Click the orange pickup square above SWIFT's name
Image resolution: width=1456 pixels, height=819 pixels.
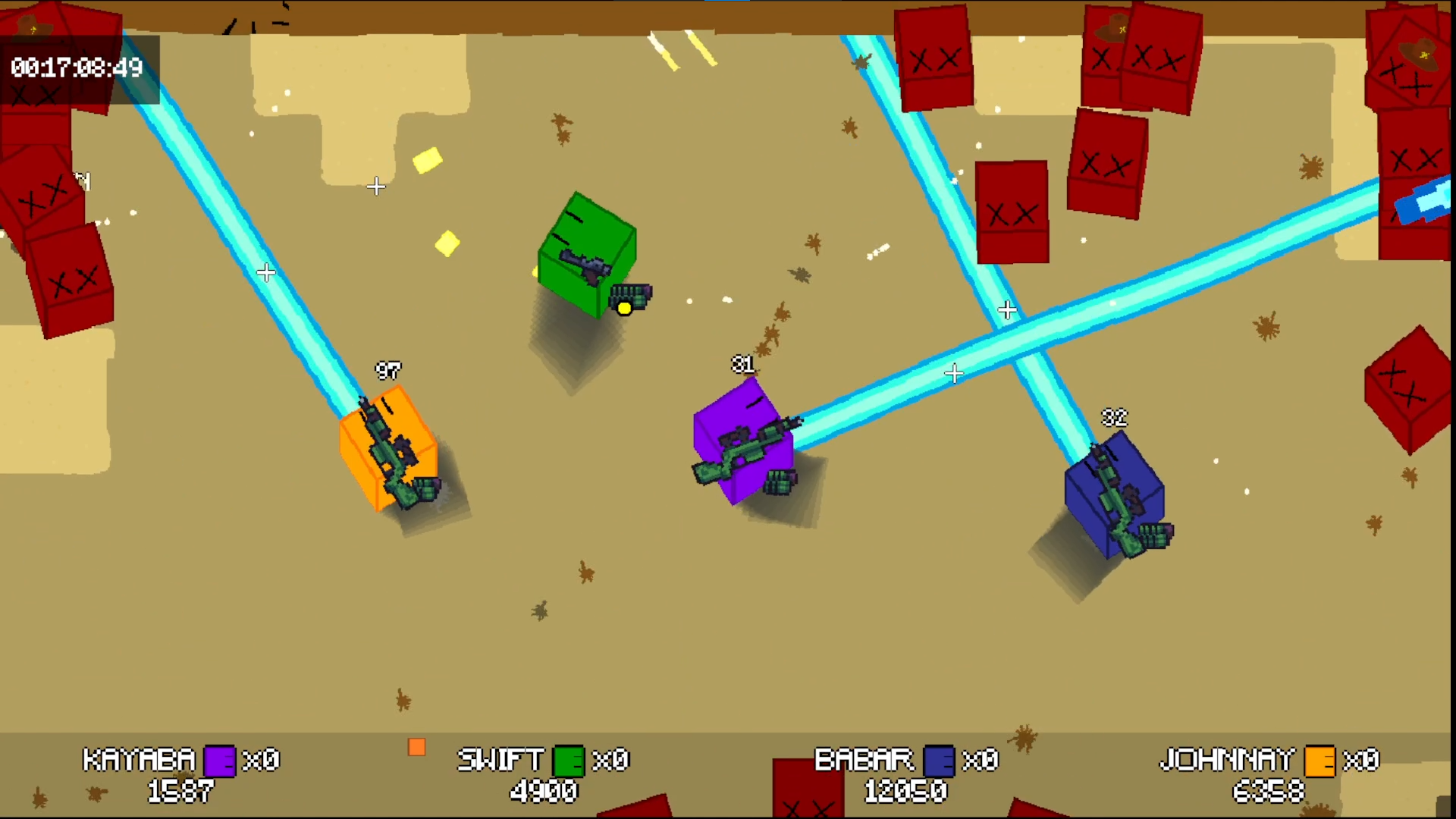[x=416, y=747]
